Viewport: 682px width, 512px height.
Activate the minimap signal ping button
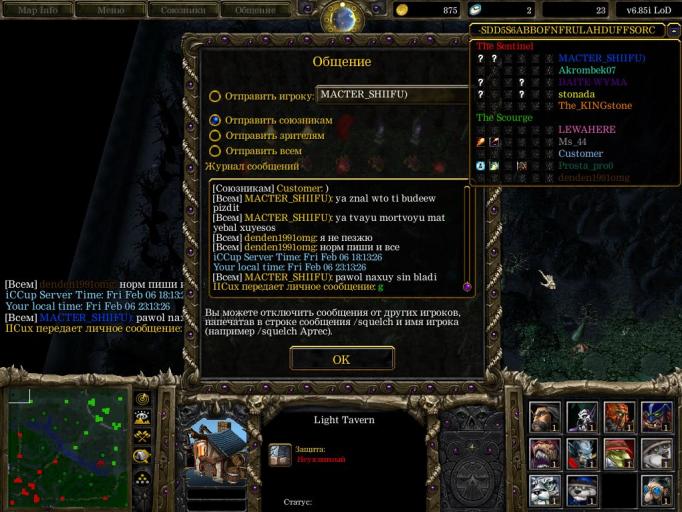point(143,399)
